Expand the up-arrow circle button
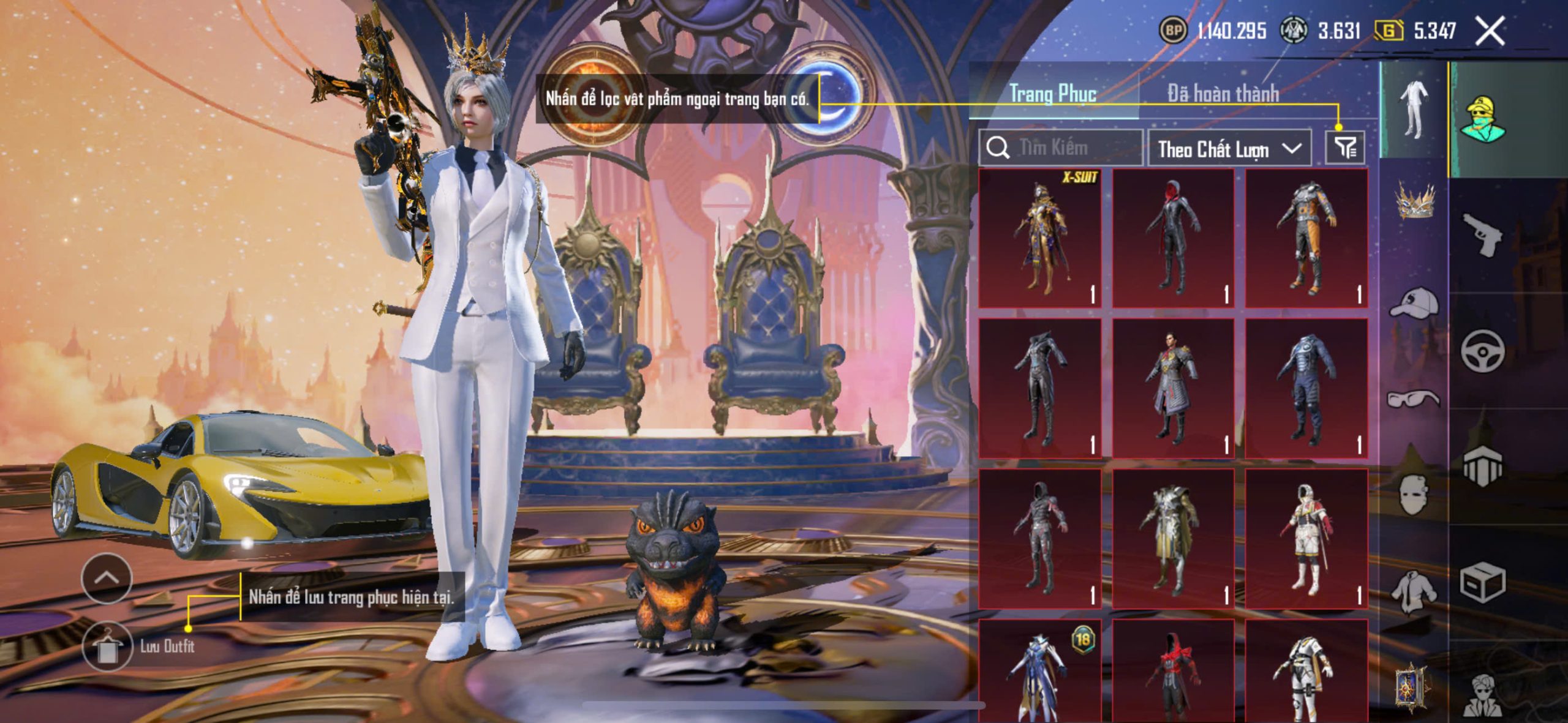 (107, 578)
